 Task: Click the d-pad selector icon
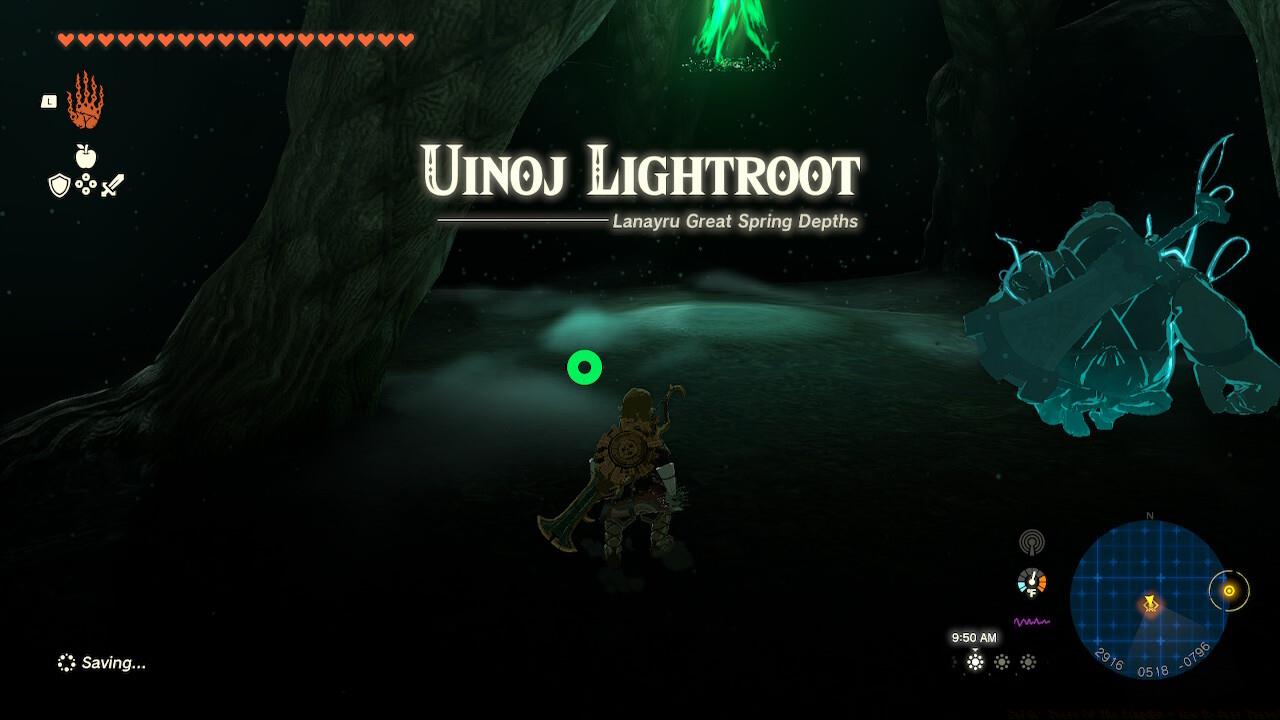pos(86,184)
